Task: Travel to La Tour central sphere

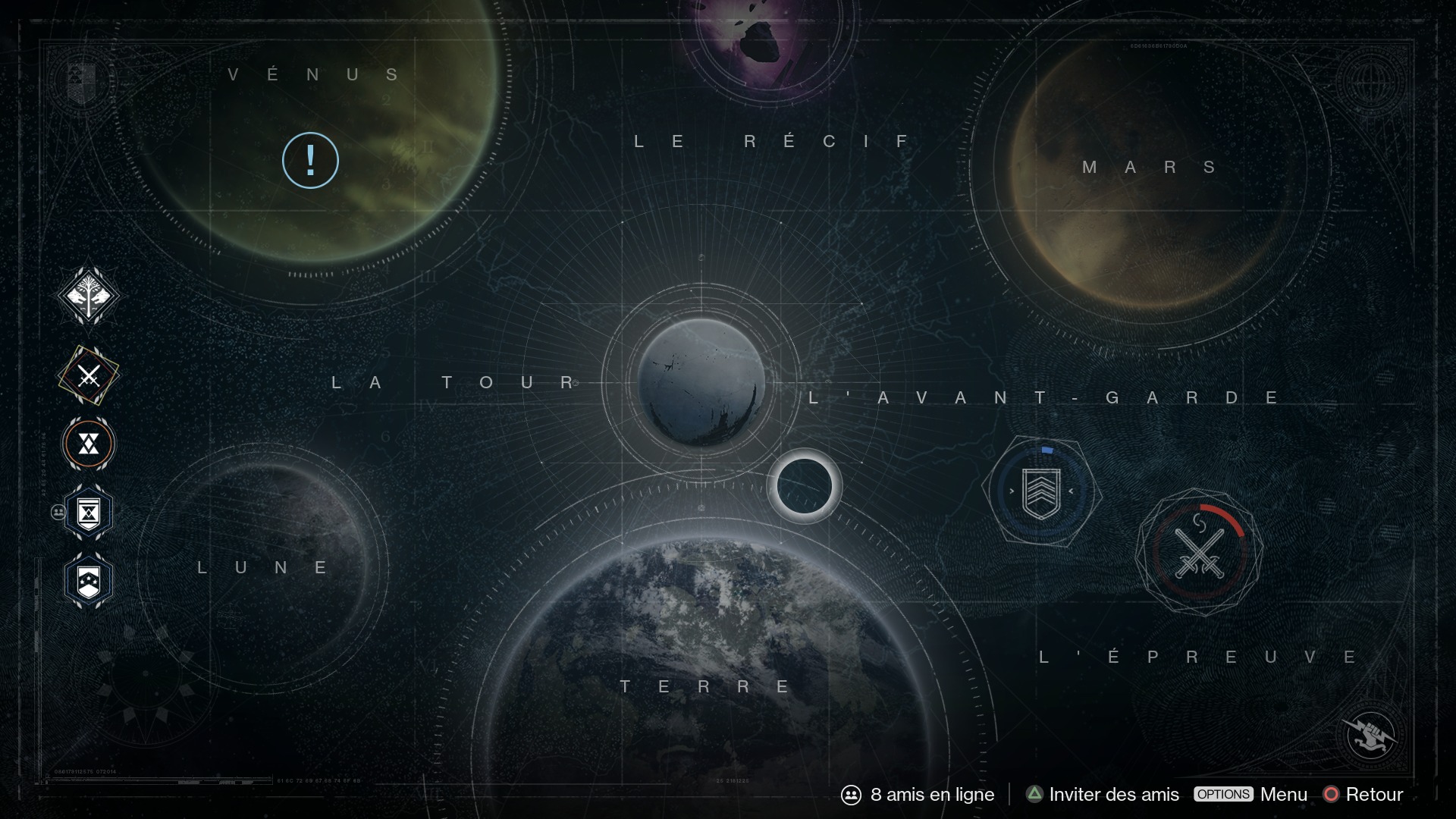Action: [701, 383]
